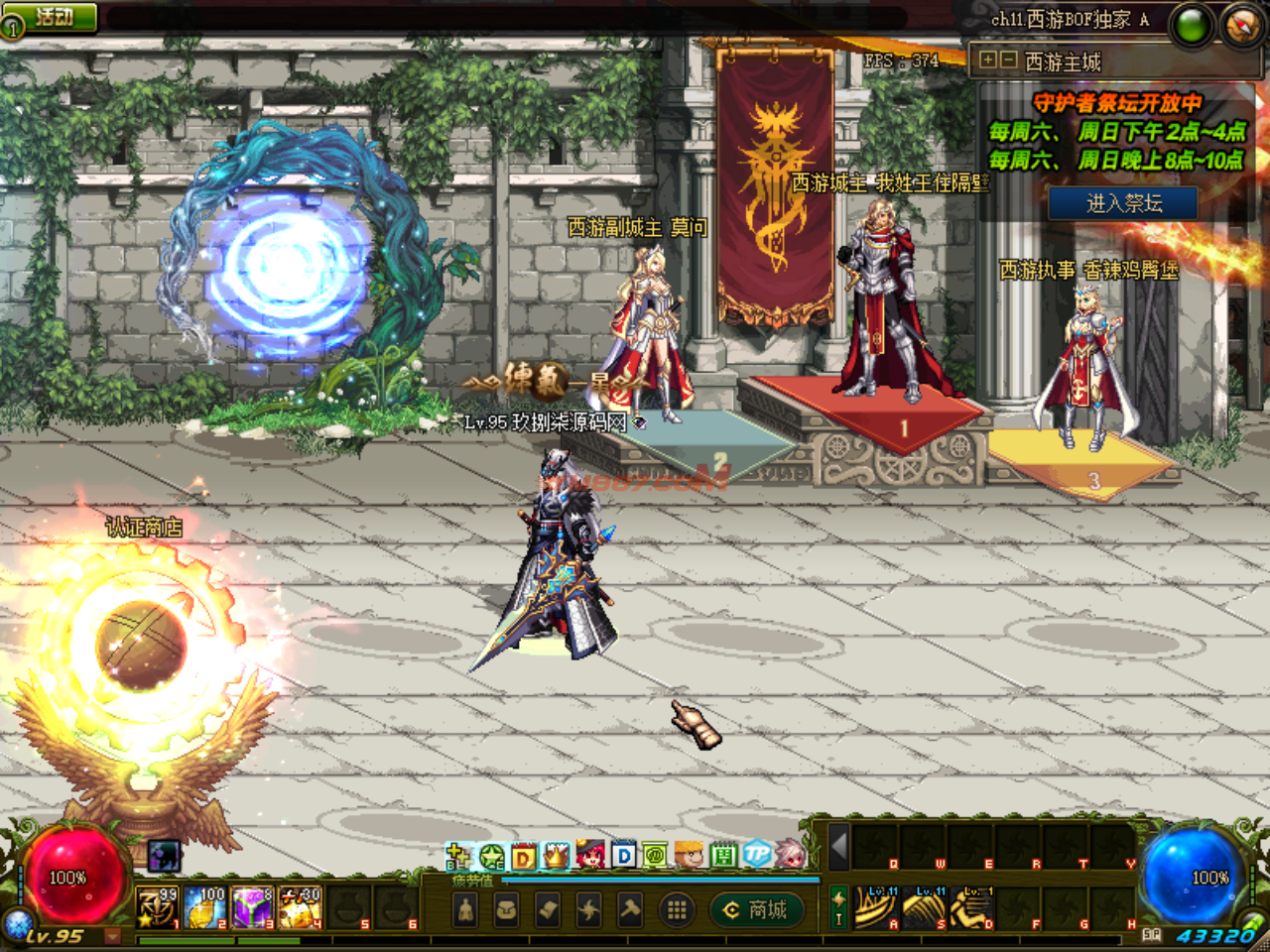Use the golden item in quickslot 4
Screen dimensions: 1270x952
pos(301,907)
